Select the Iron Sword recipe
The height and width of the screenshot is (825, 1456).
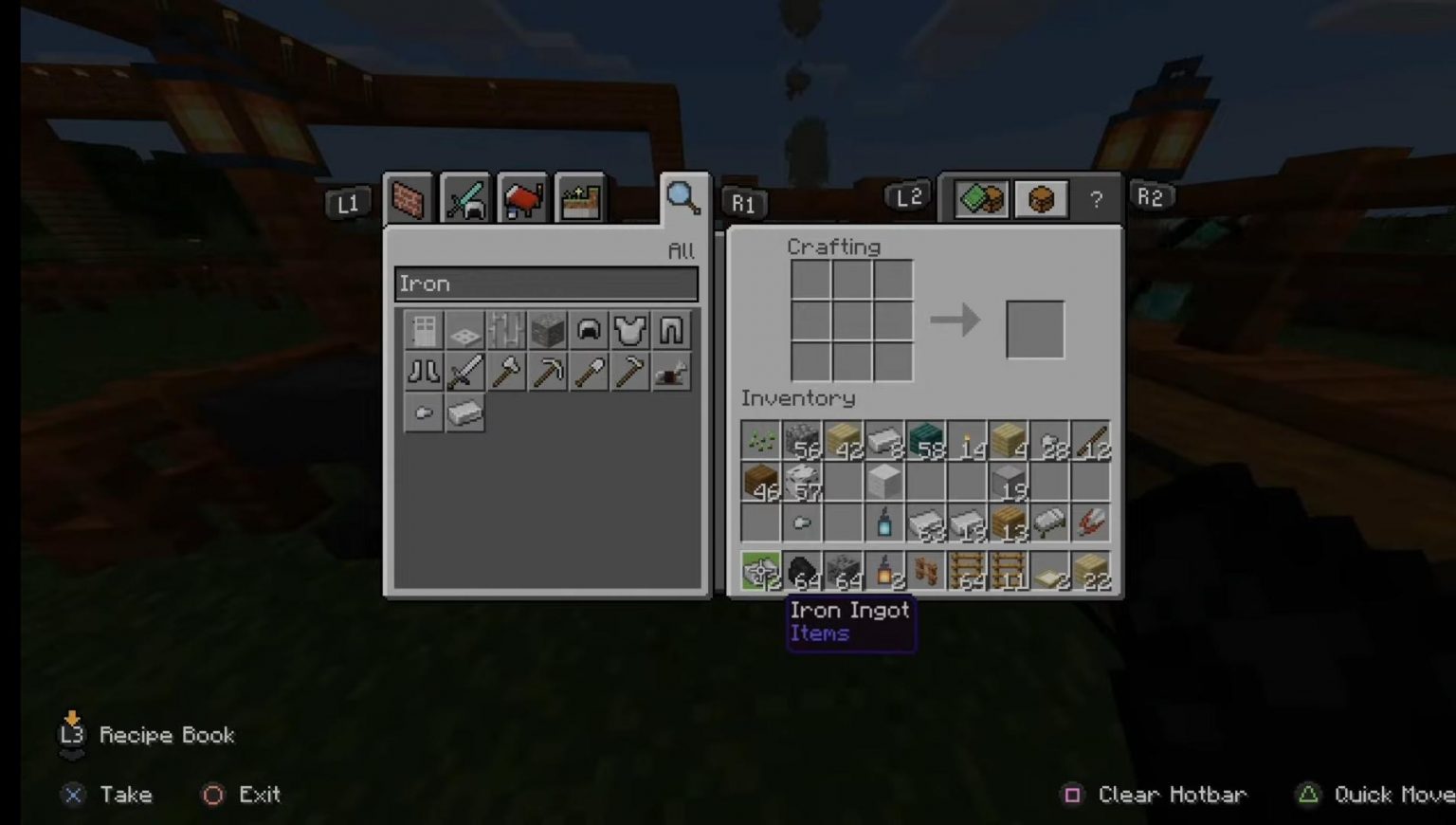(x=464, y=371)
